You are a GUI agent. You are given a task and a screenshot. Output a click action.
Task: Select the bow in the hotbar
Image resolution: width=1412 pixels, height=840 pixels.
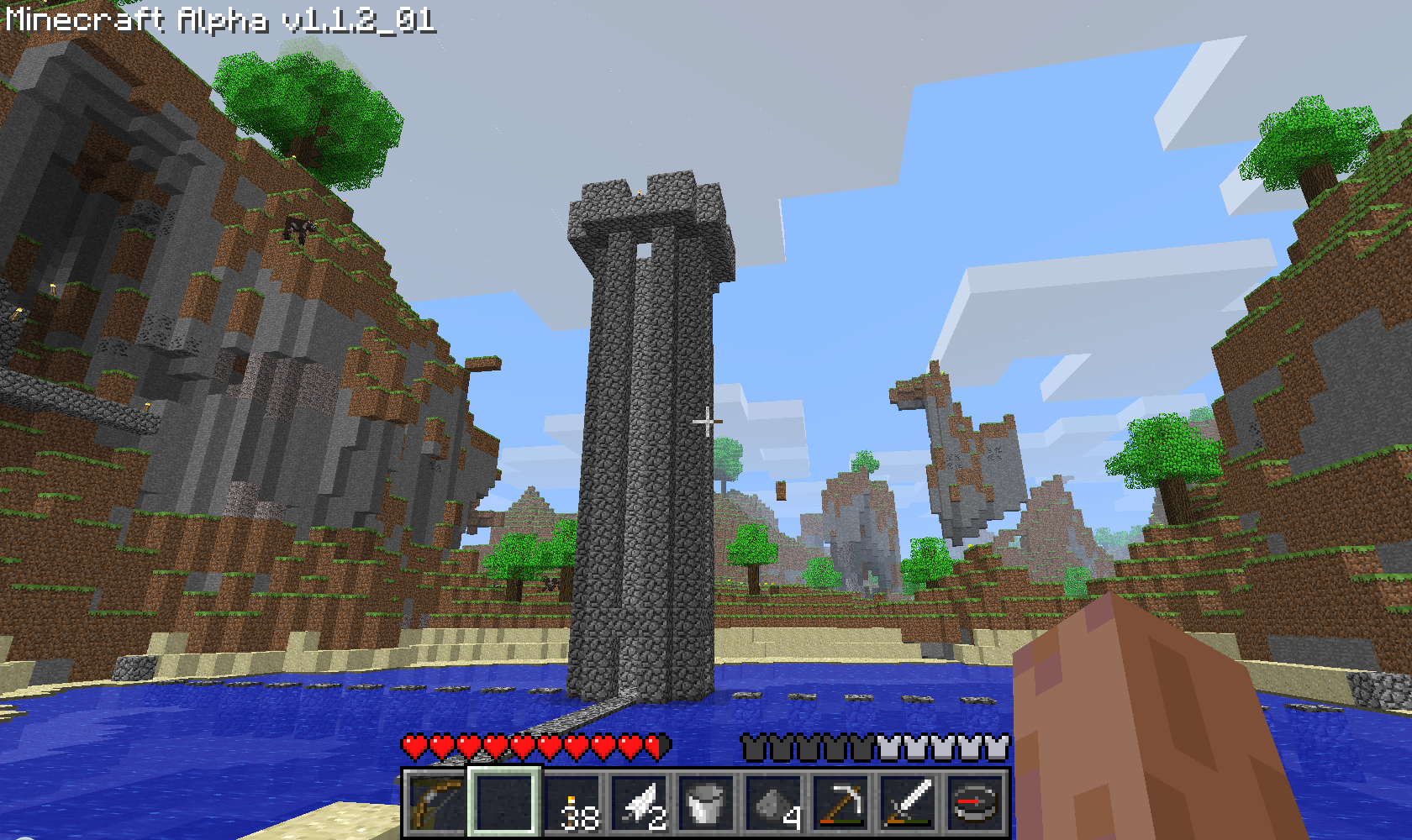pyautogui.click(x=436, y=803)
